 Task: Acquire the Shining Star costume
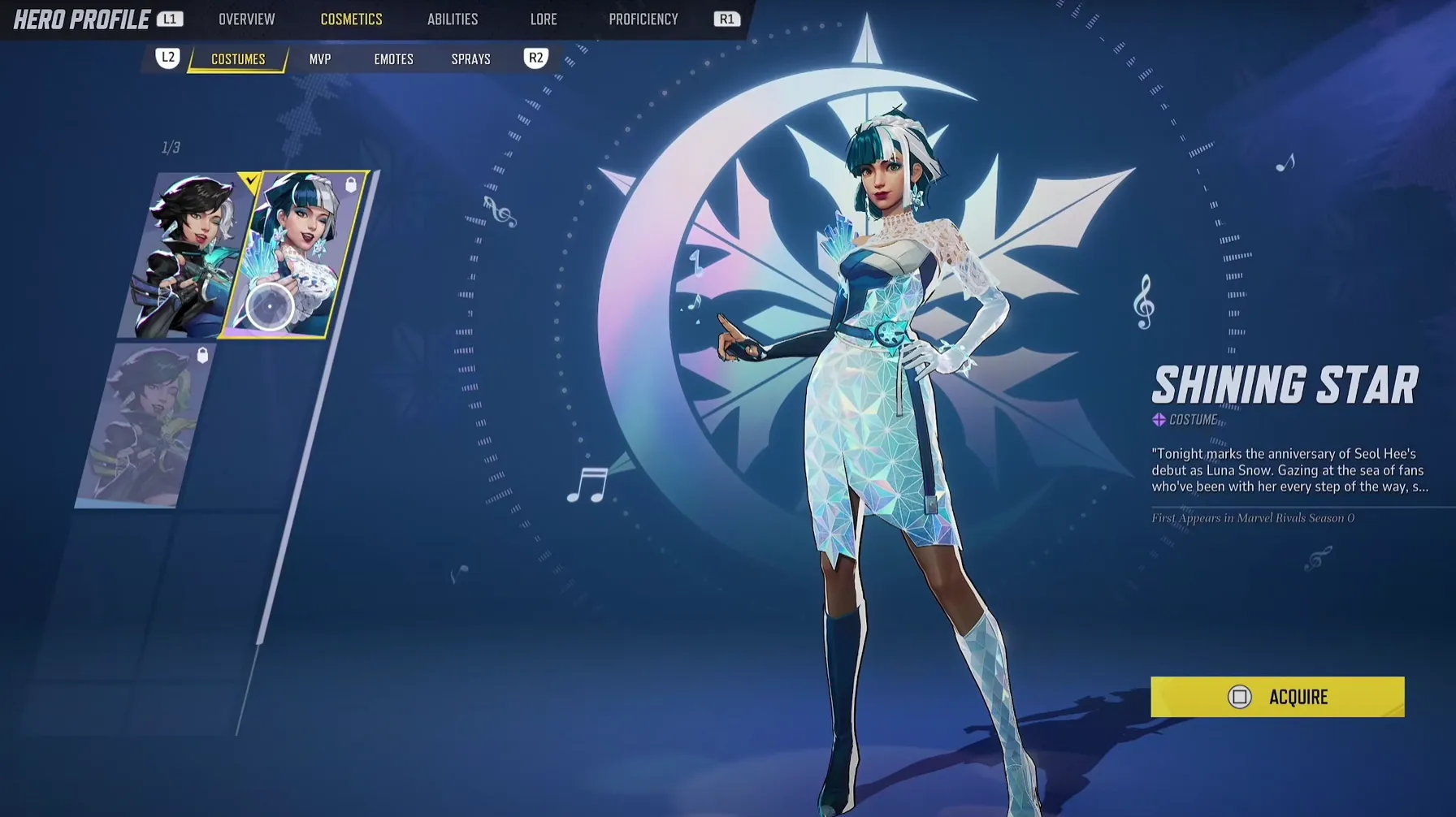point(1276,697)
